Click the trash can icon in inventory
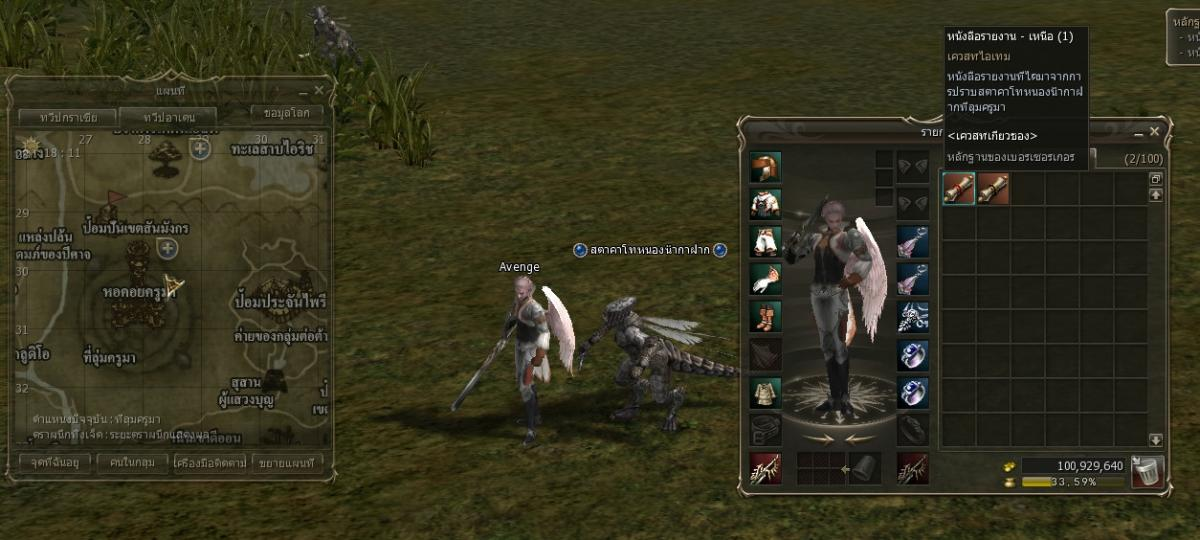Viewport: 1200px width, 540px height. pos(1147,471)
